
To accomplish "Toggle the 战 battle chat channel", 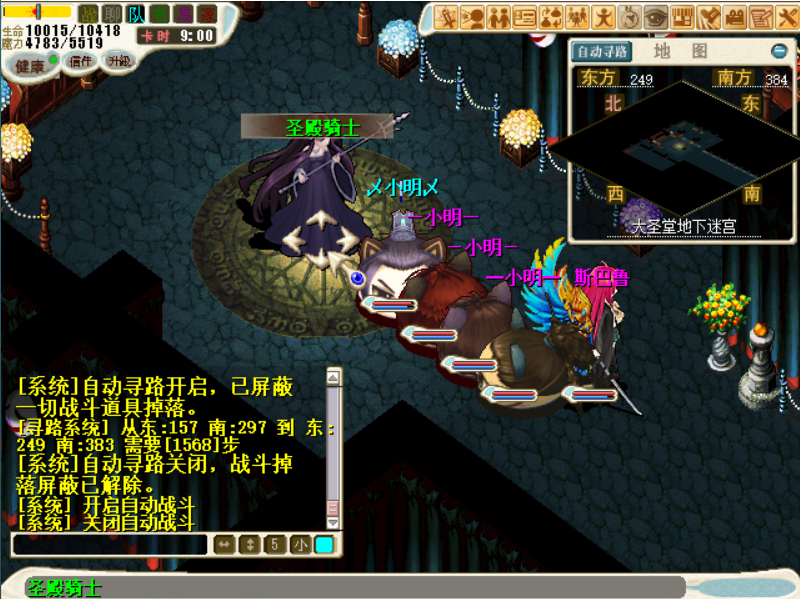I will tap(89, 13).
